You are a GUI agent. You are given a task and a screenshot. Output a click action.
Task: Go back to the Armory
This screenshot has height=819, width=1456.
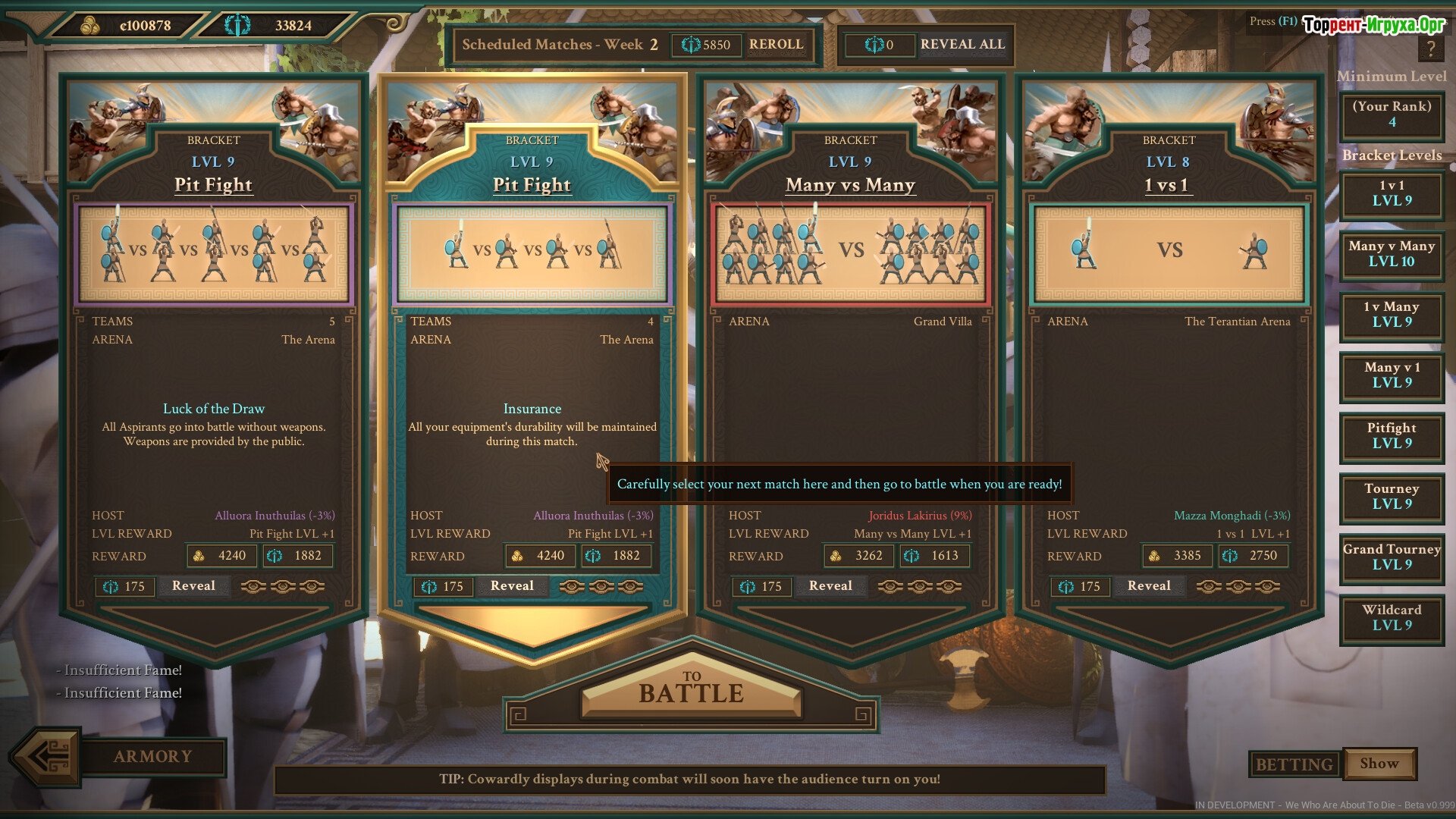pyautogui.click(x=152, y=757)
